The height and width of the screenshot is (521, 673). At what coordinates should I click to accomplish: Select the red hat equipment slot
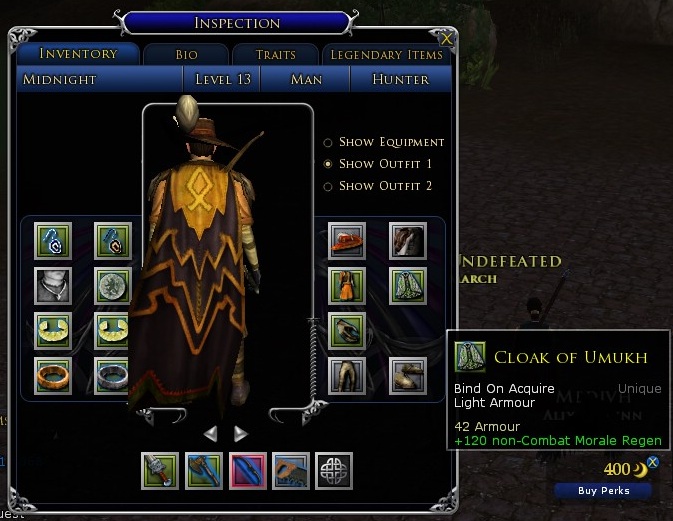click(347, 241)
